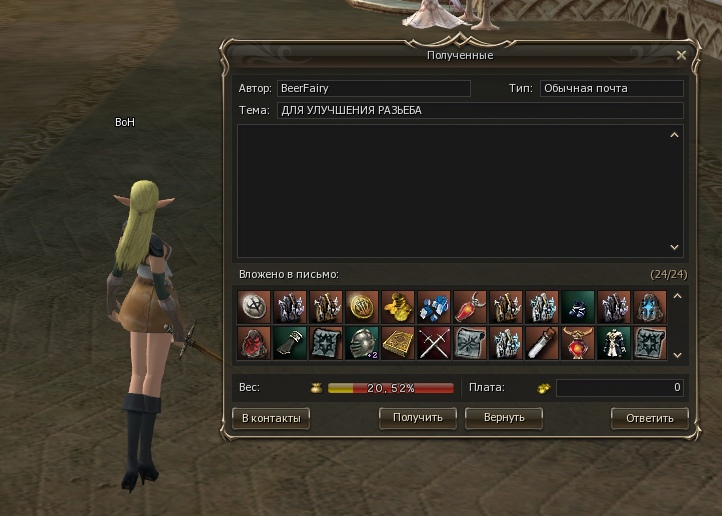Select the steel helmet +2 attachment
This screenshot has width=722, height=516.
(x=362, y=343)
